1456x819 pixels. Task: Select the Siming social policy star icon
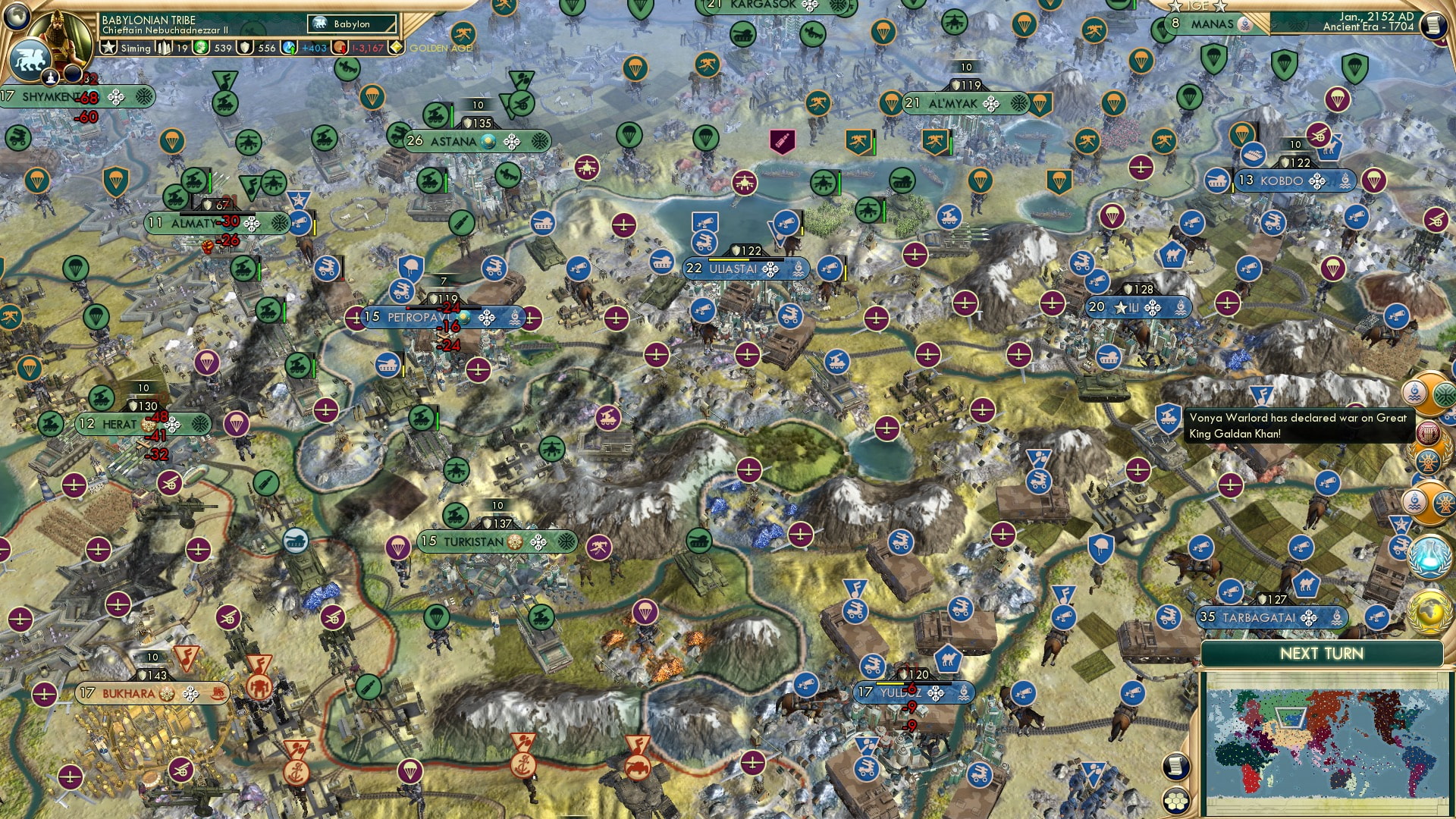click(108, 48)
